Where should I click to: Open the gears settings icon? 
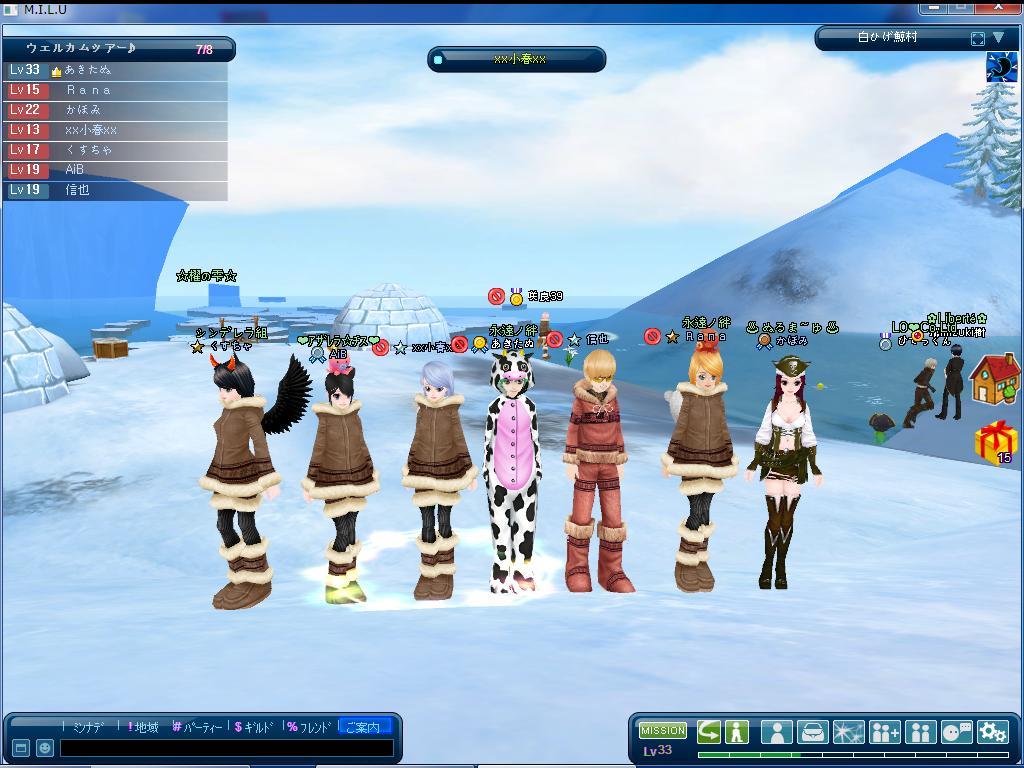click(x=993, y=732)
